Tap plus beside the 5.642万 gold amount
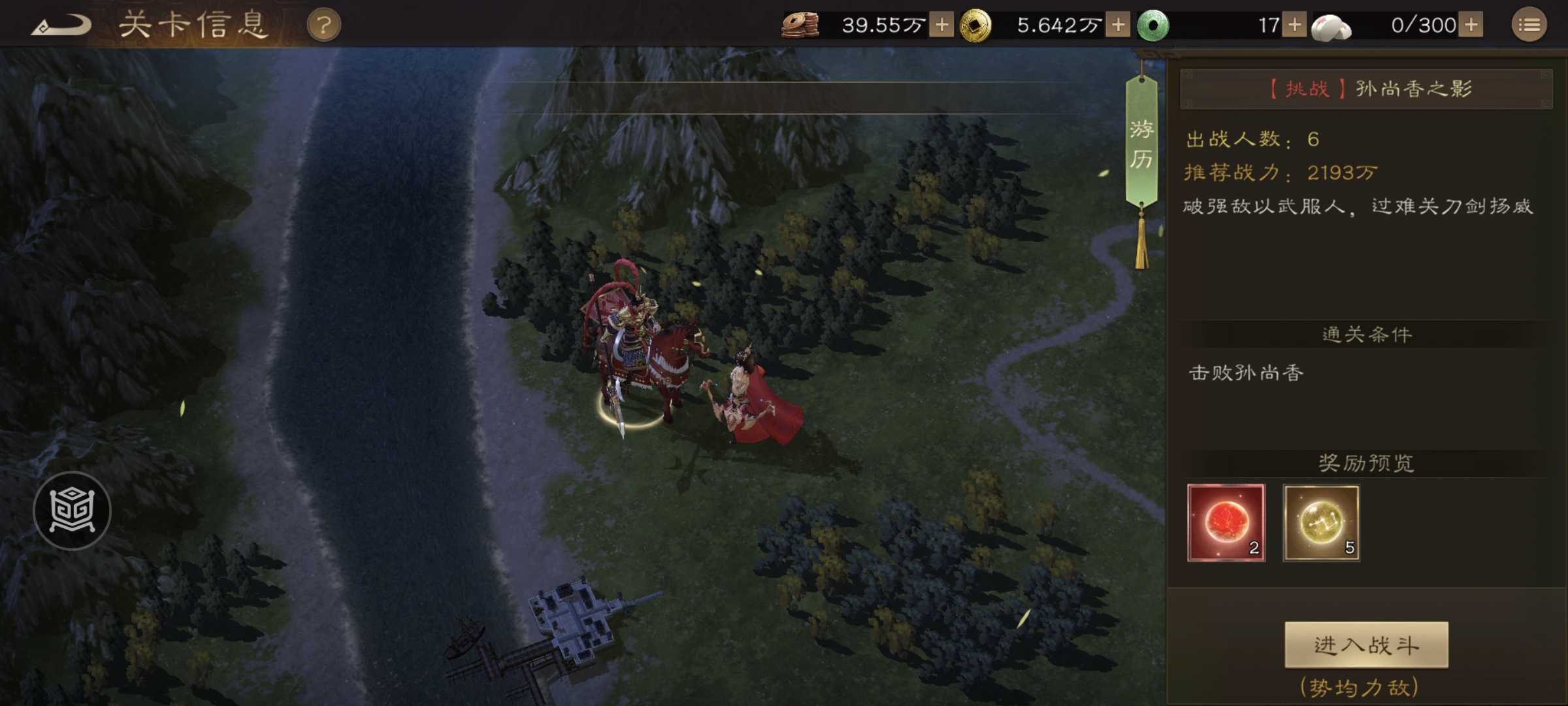 (x=1120, y=24)
